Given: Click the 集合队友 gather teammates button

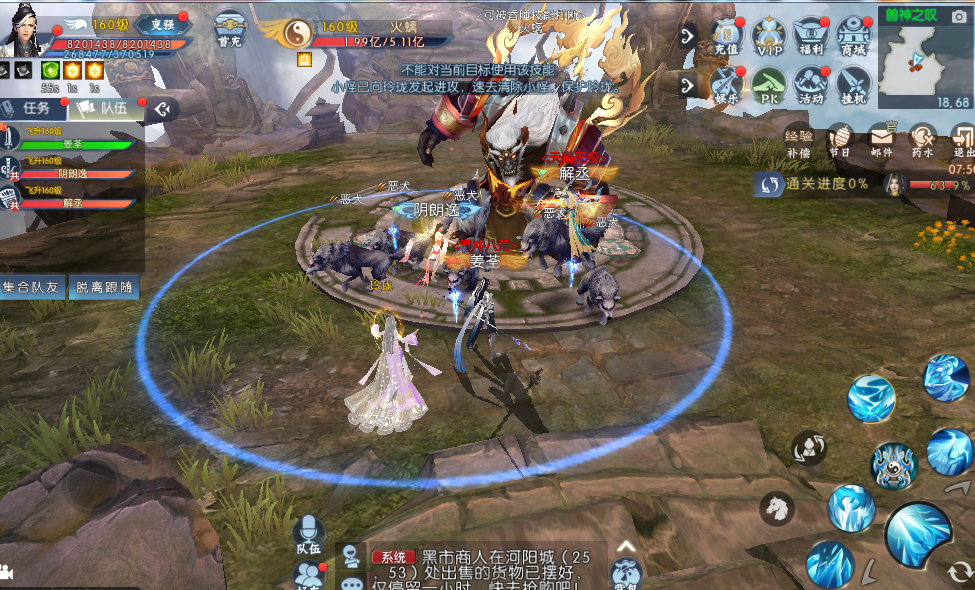Looking at the screenshot, I should click(x=34, y=288).
